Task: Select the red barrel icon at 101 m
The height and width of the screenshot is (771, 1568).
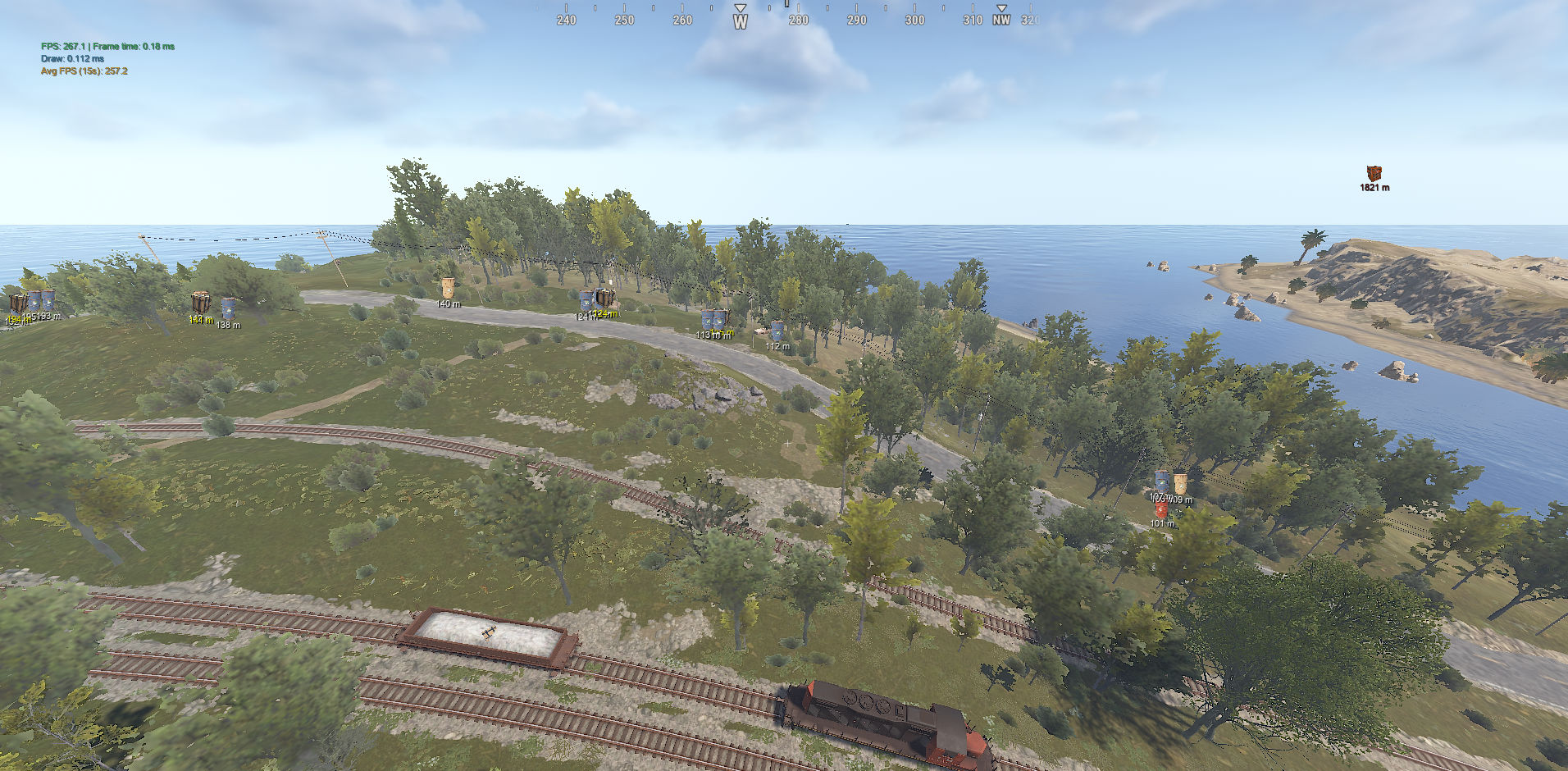Action: coord(1162,510)
